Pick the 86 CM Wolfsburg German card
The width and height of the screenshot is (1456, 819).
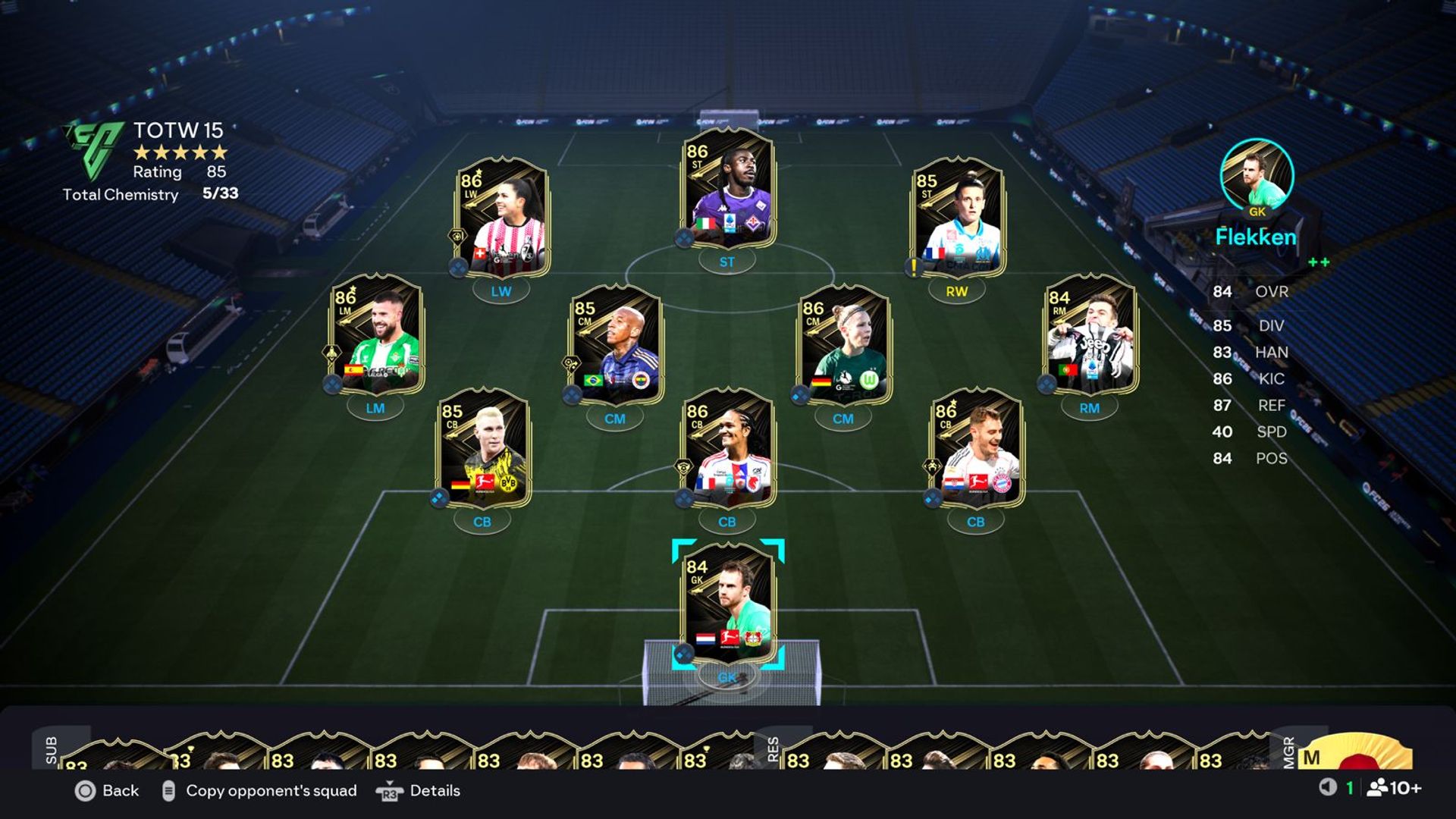(843, 345)
